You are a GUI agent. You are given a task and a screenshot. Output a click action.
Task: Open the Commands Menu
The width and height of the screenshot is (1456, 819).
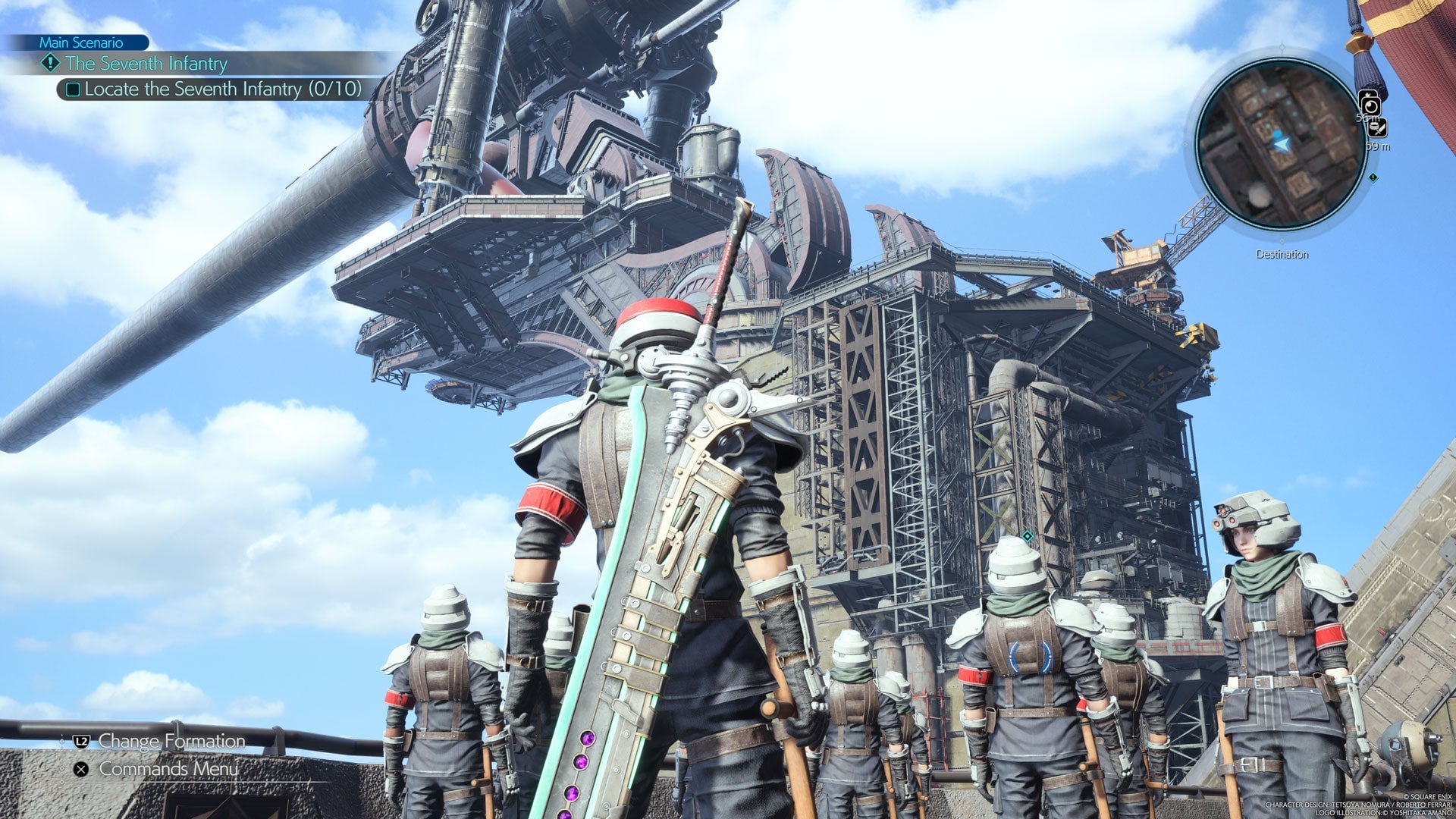[x=168, y=769]
